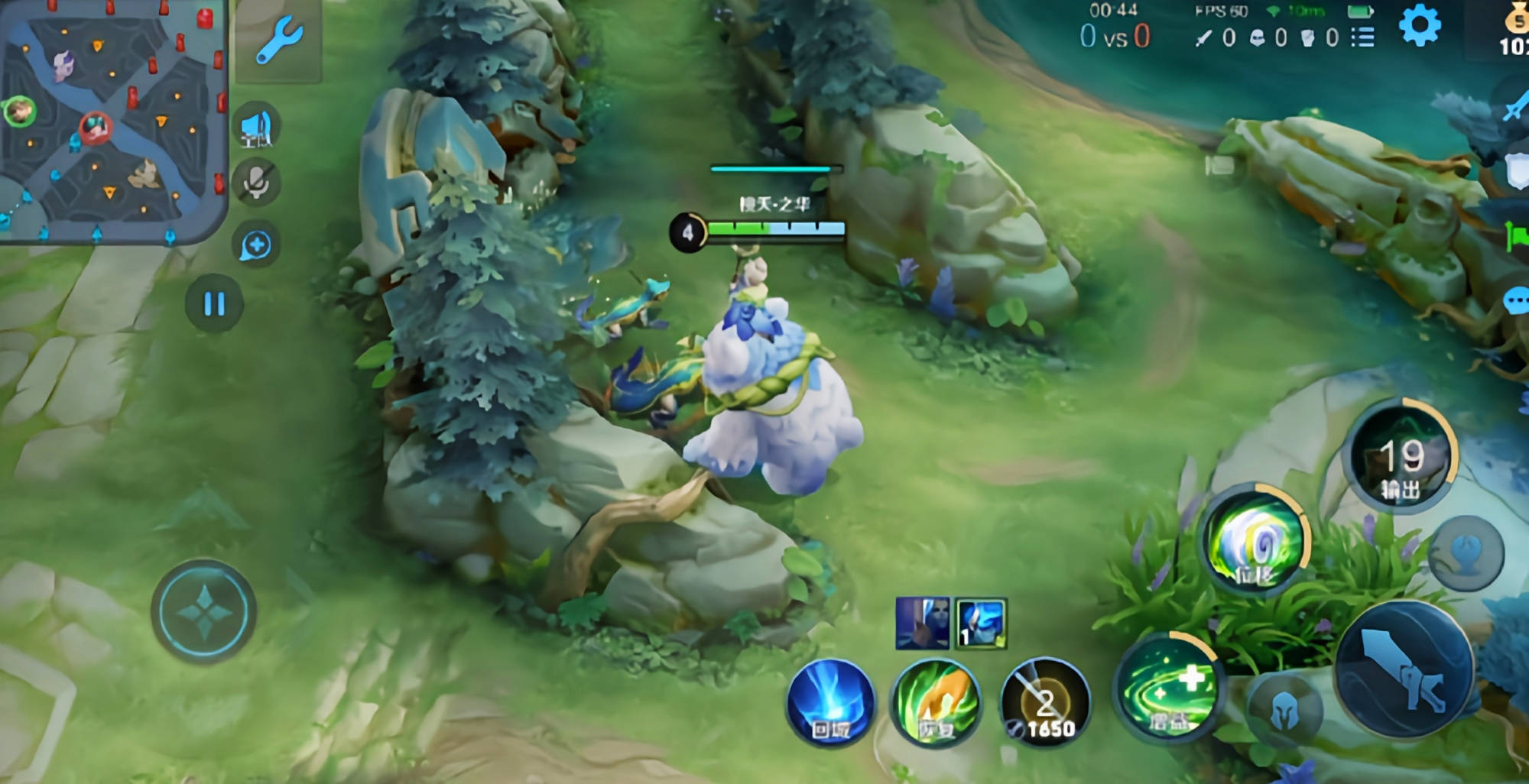Pause the game with the pause button
Screen dimensions: 1529x784
[214, 304]
